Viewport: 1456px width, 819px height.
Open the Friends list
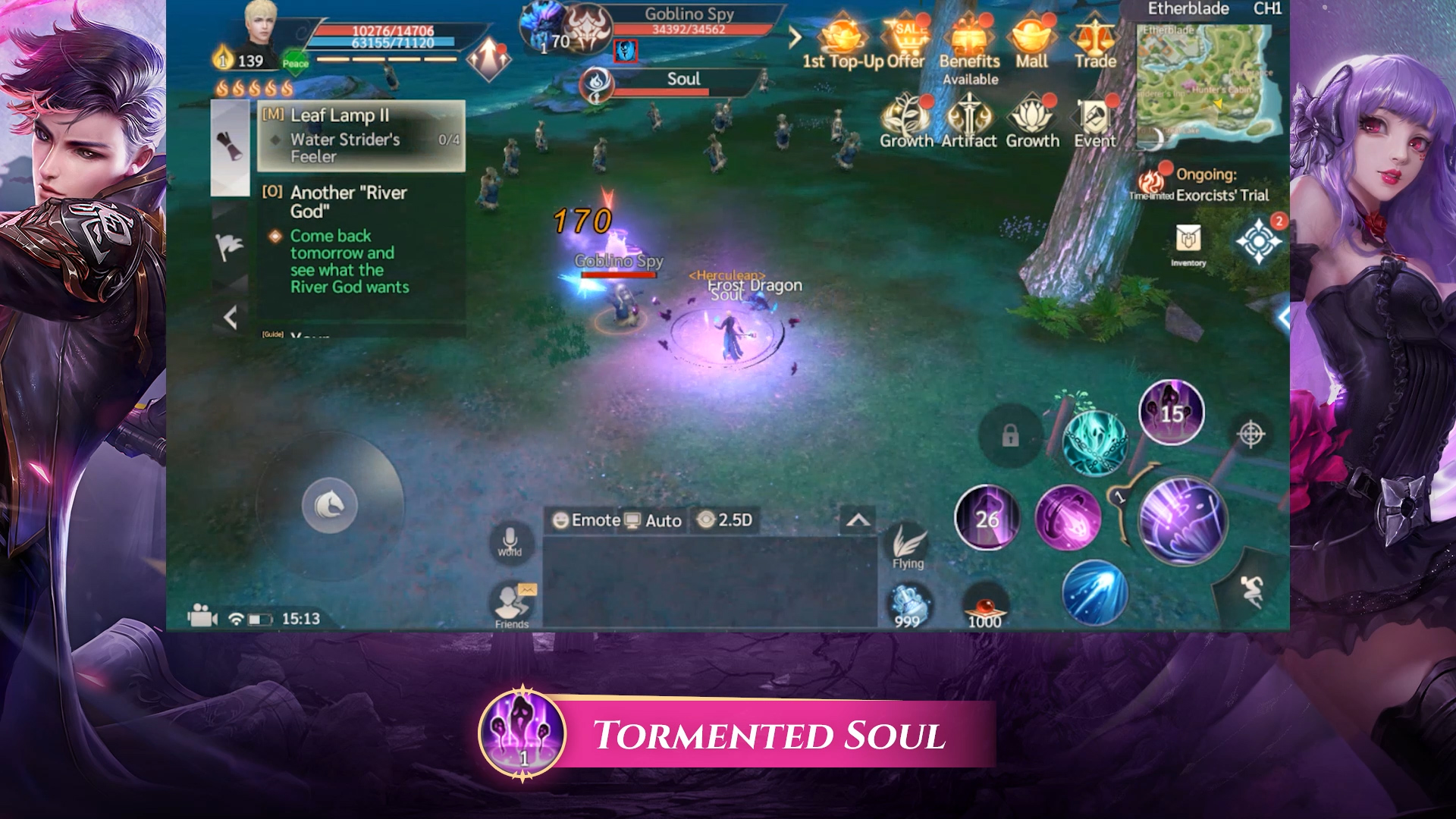pos(513,604)
